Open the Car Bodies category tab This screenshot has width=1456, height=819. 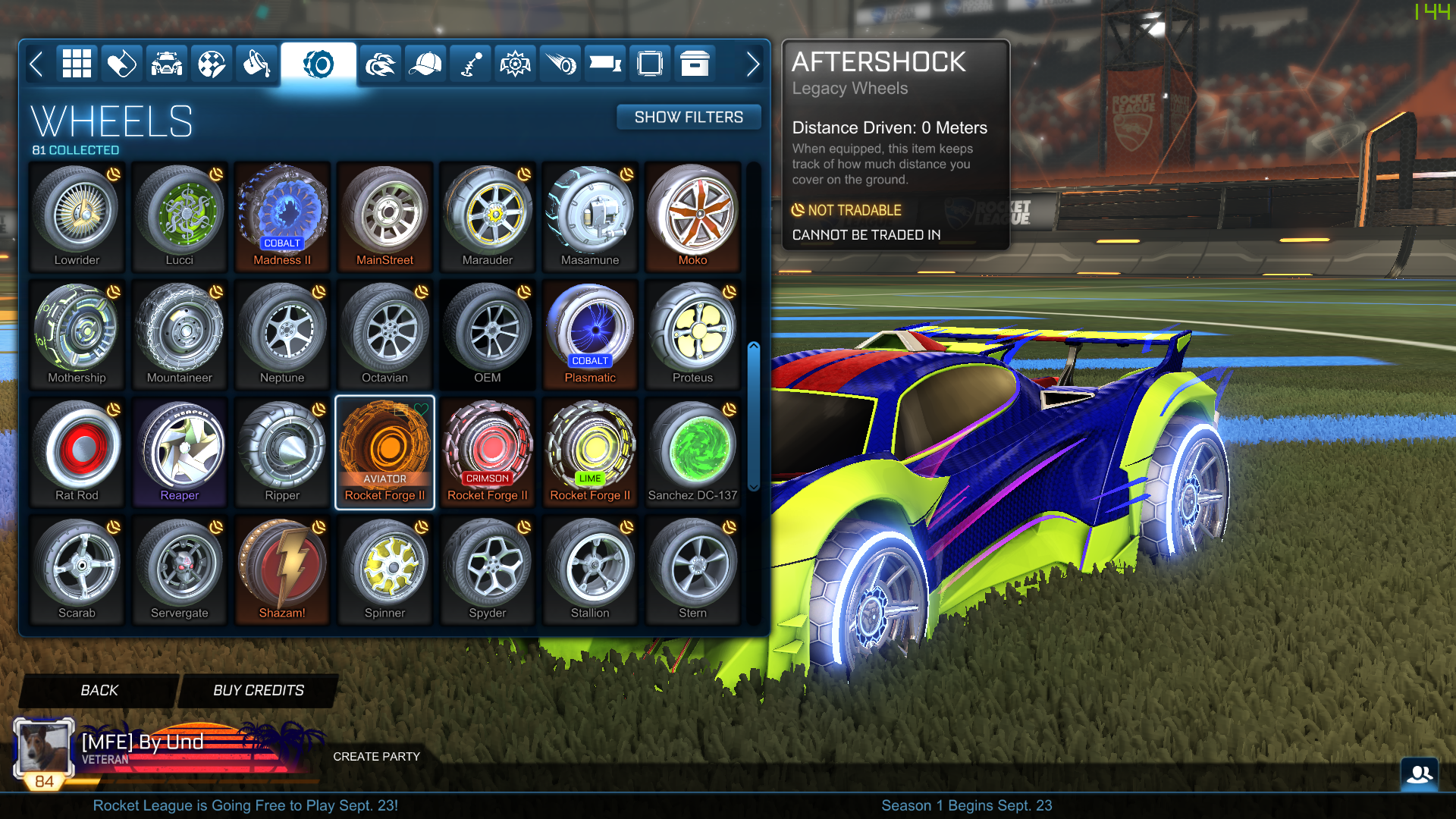coord(166,64)
